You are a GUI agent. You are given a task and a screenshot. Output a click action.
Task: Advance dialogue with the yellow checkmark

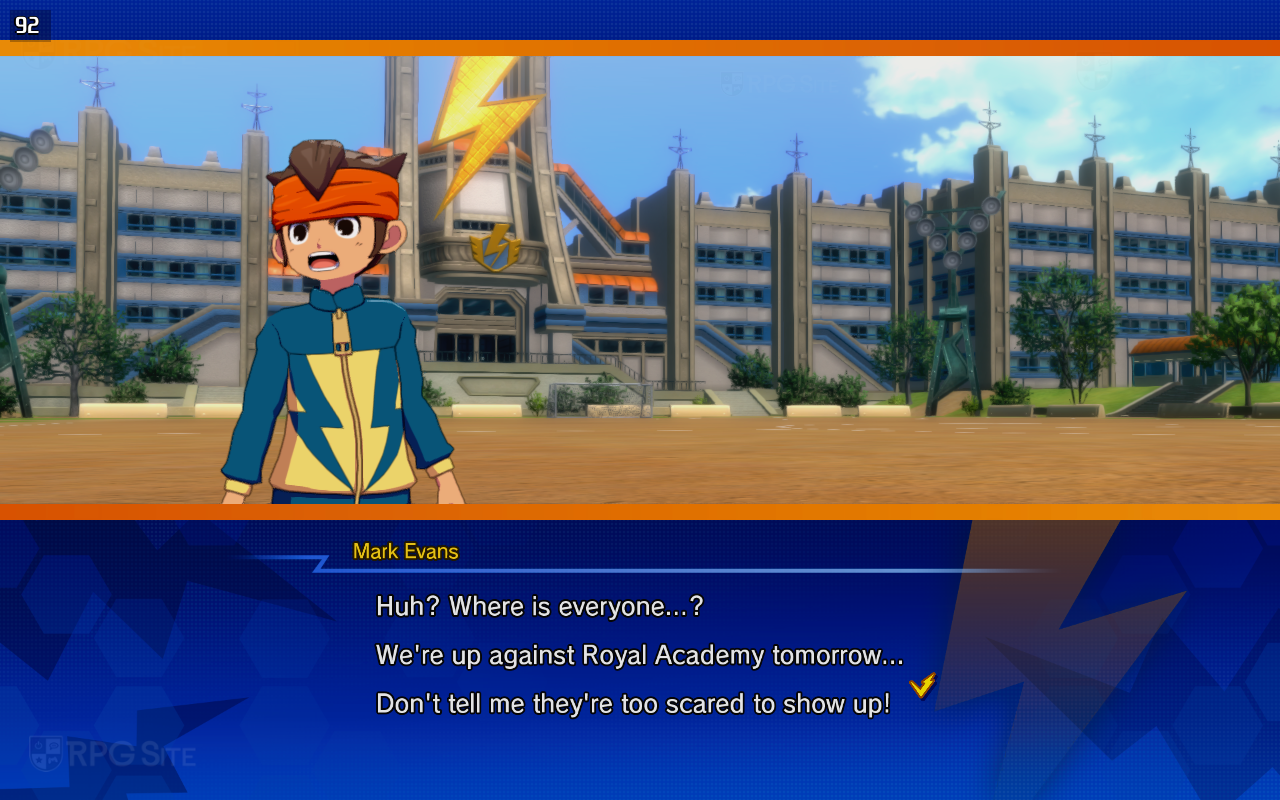pos(922,685)
